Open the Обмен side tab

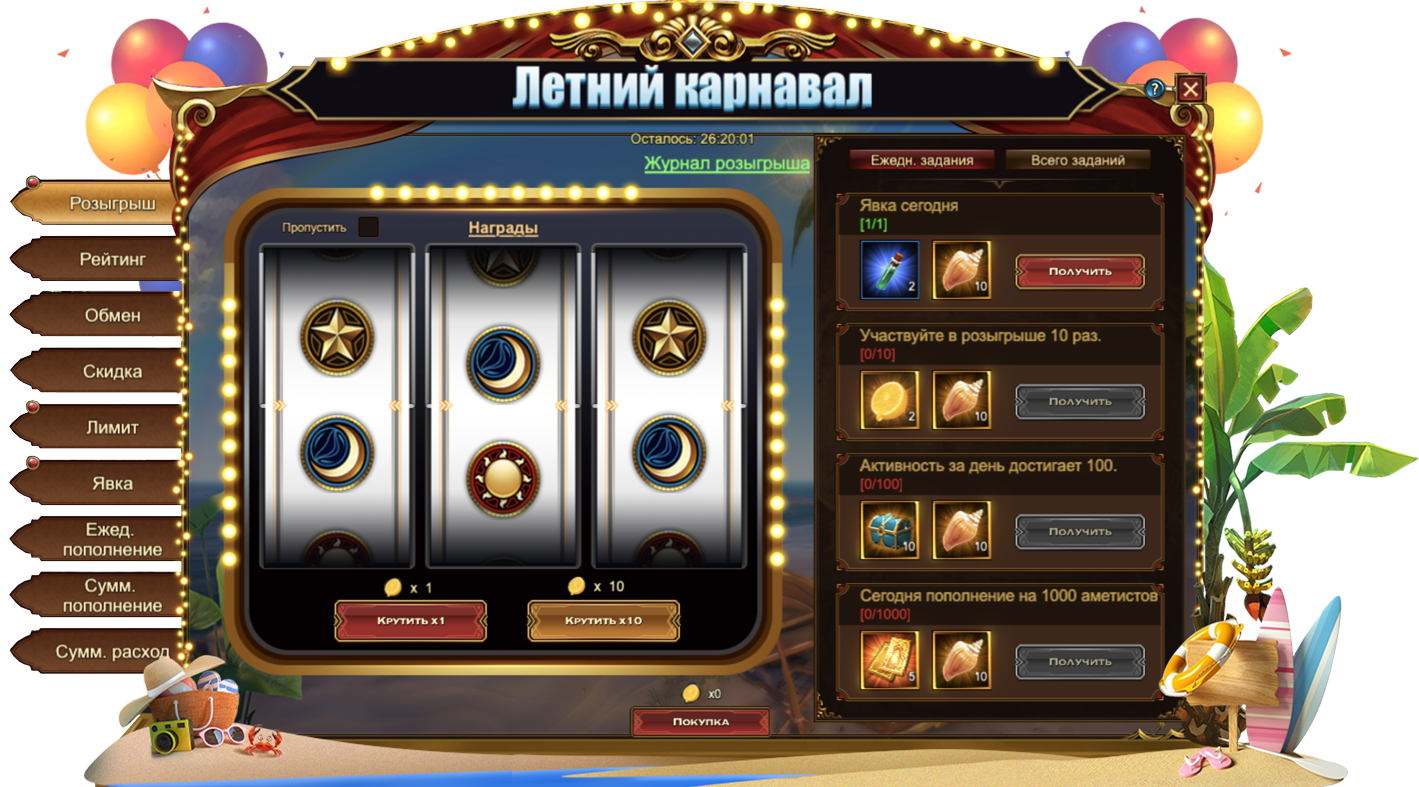[112, 315]
